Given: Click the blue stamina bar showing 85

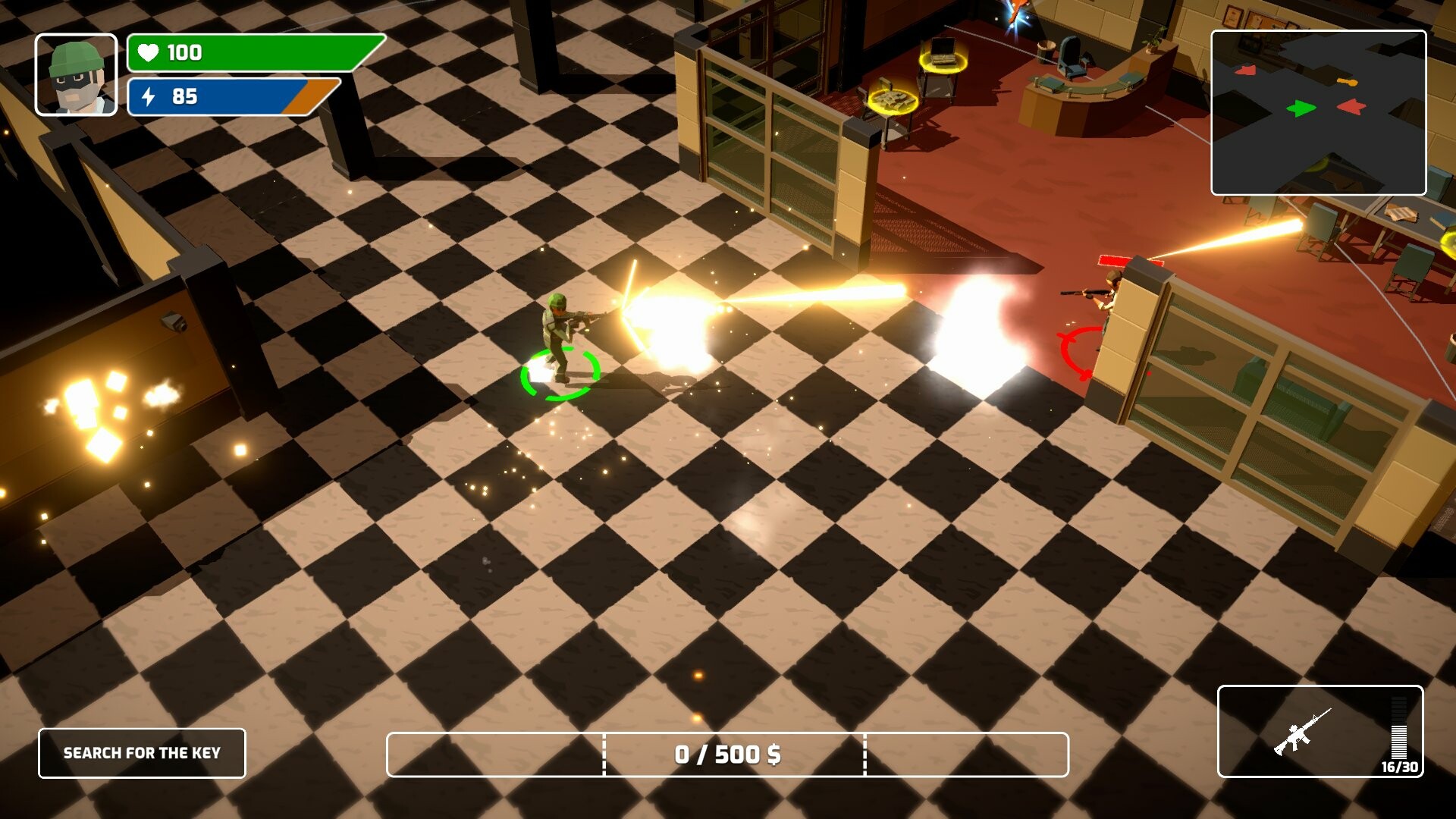Looking at the screenshot, I should [x=227, y=97].
